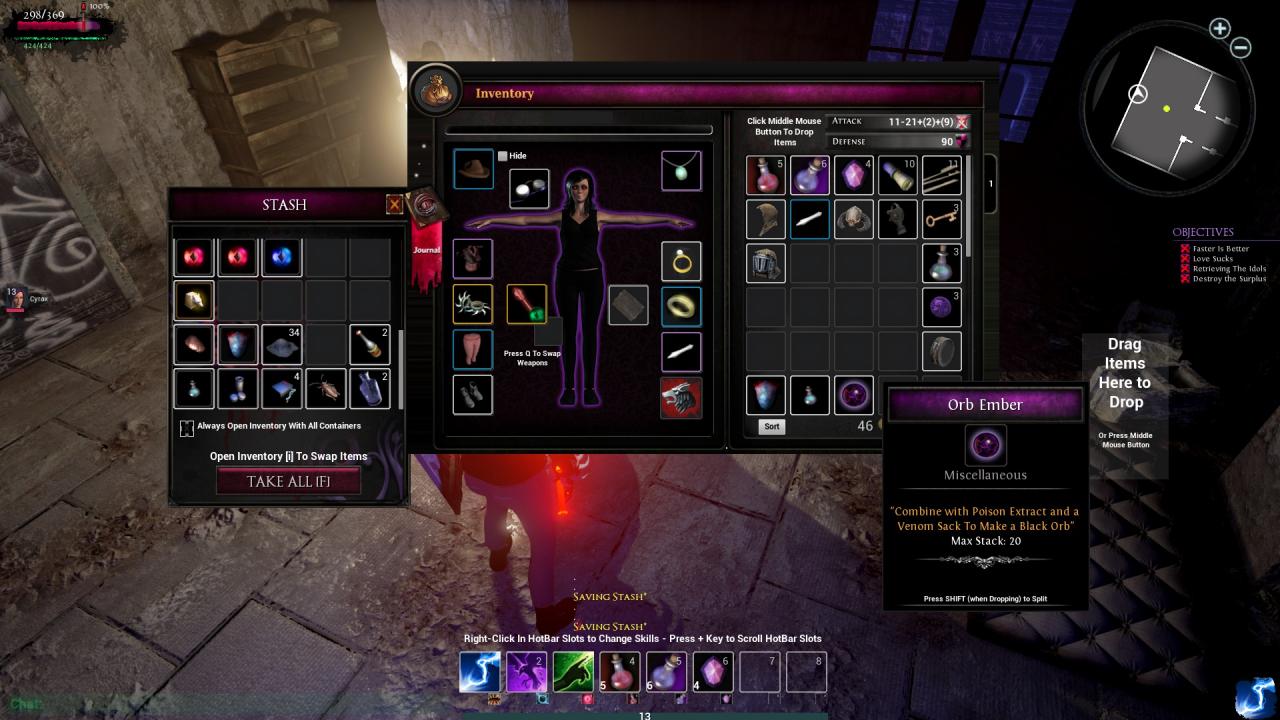Screen dimensions: 1280x720
Task: Select the wolf emblem equipment slot
Action: pos(681,397)
